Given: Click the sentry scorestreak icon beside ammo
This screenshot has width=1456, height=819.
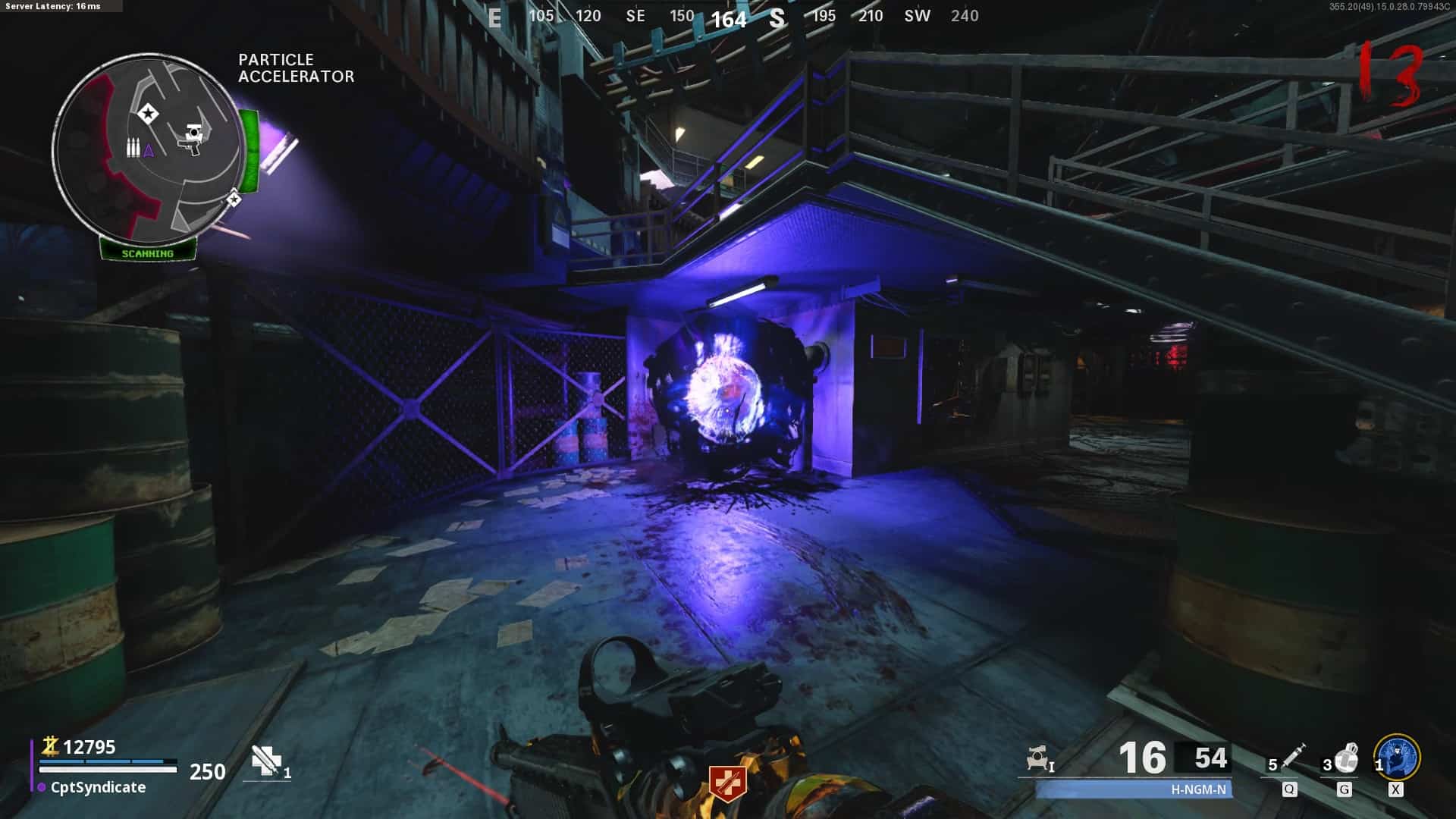Looking at the screenshot, I should [x=1037, y=758].
